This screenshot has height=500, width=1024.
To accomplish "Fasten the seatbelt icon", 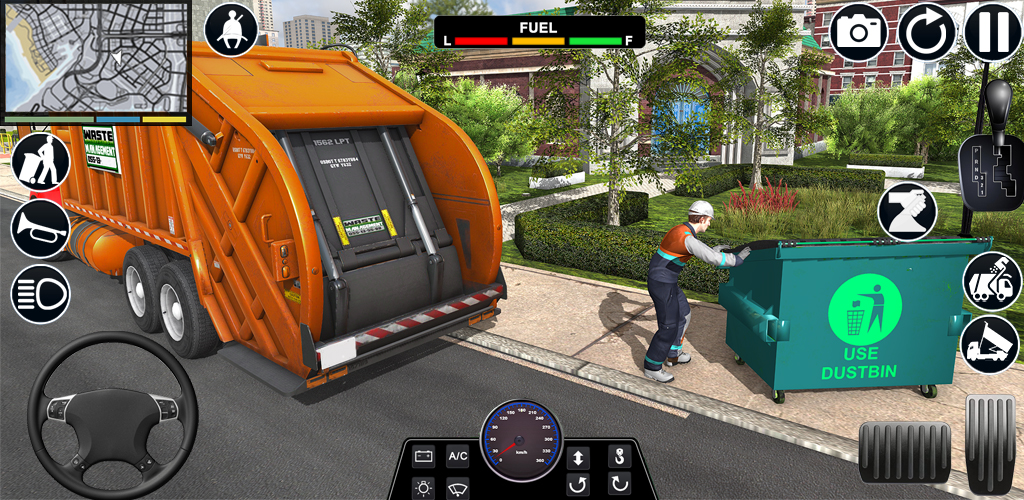I will pos(231,30).
